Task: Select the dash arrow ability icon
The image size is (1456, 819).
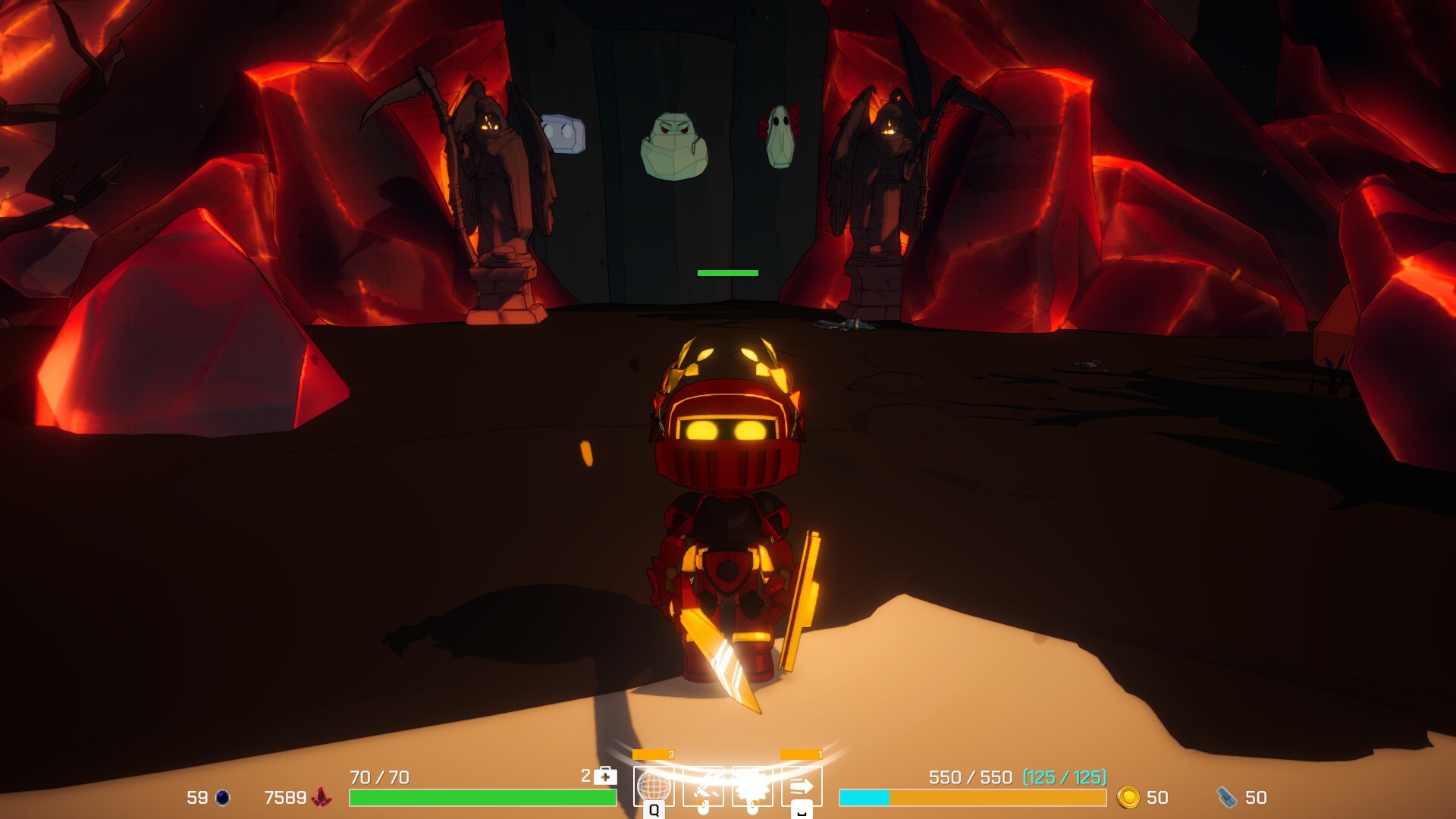Action: (802, 787)
